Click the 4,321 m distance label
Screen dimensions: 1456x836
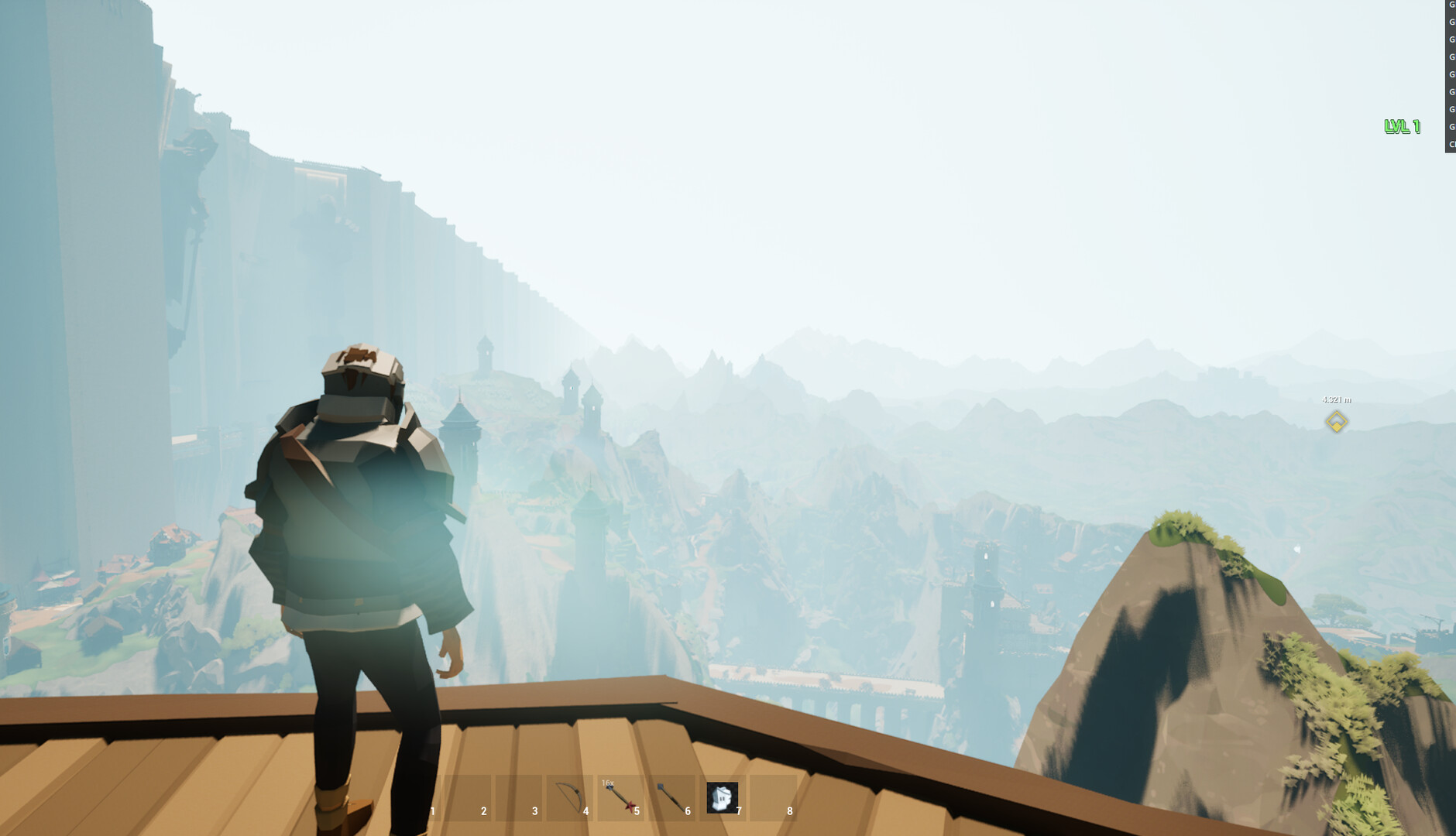pyautogui.click(x=1335, y=399)
